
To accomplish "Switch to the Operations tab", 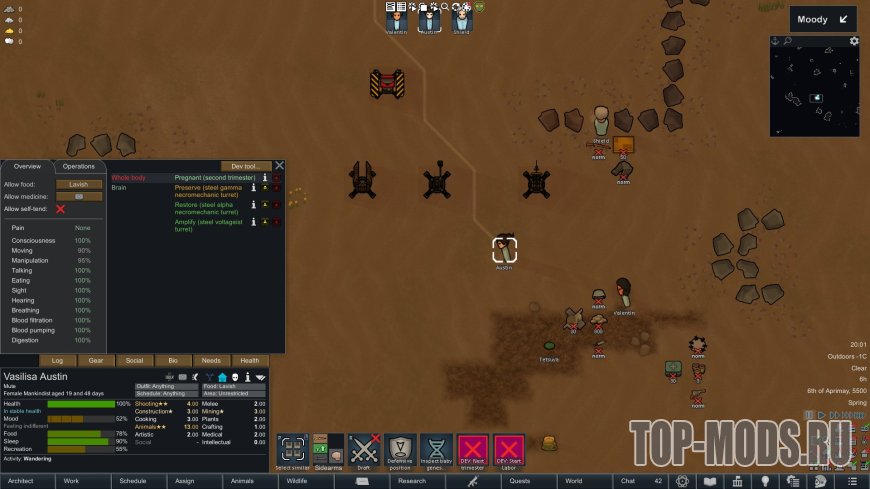I will click(78, 166).
